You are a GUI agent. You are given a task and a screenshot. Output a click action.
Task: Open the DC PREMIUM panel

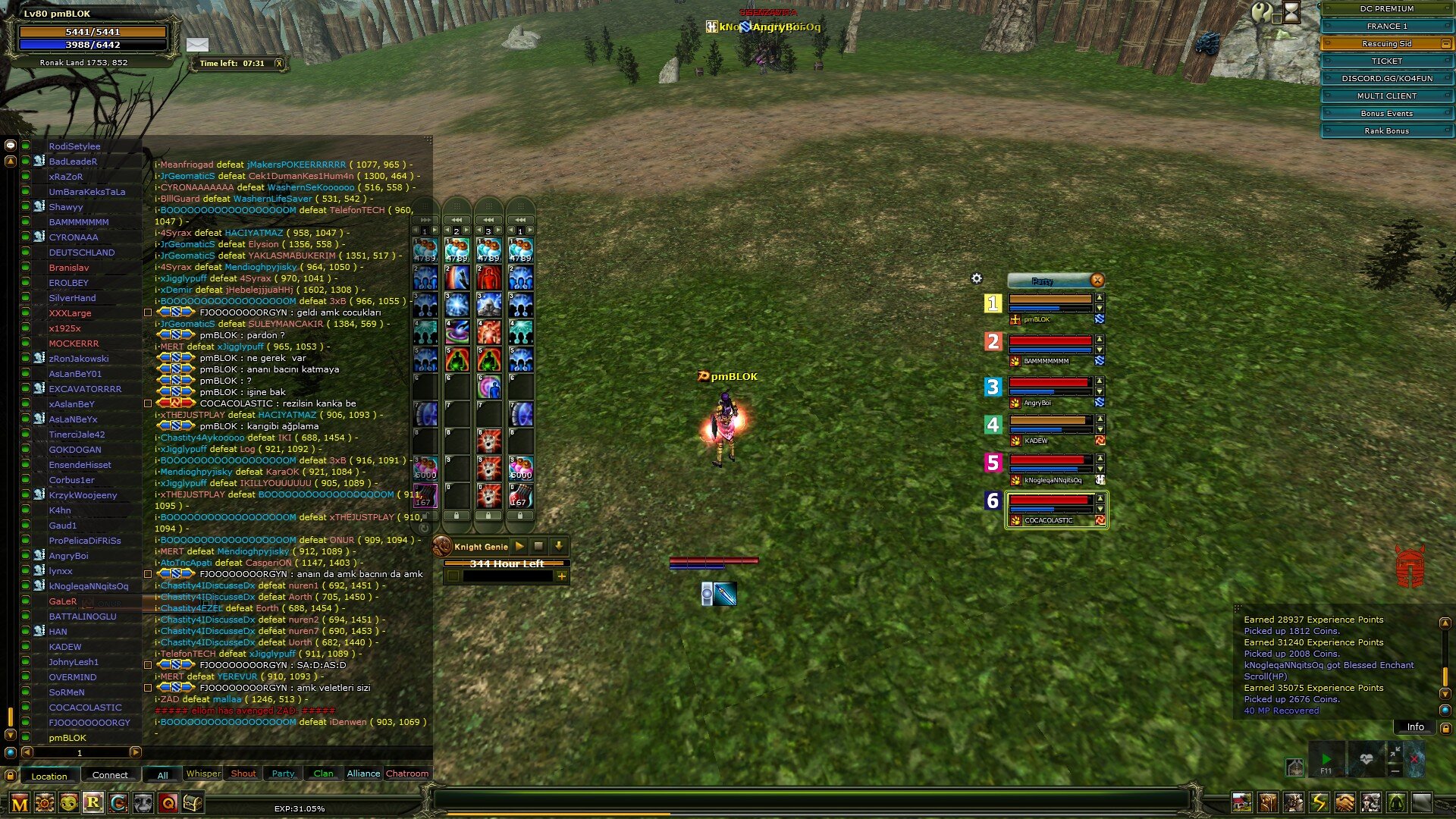(1386, 9)
